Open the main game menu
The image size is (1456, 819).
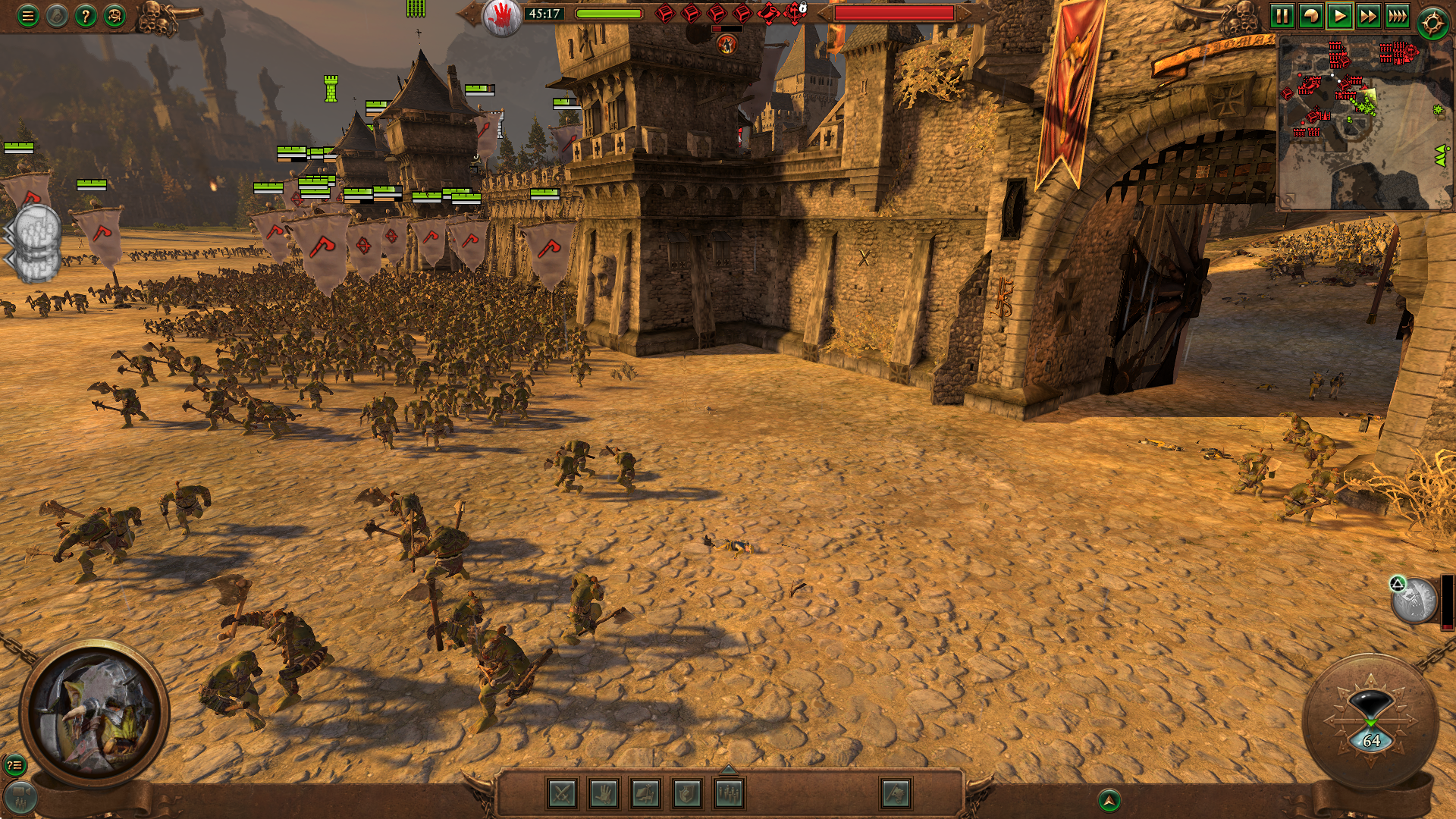[28, 16]
